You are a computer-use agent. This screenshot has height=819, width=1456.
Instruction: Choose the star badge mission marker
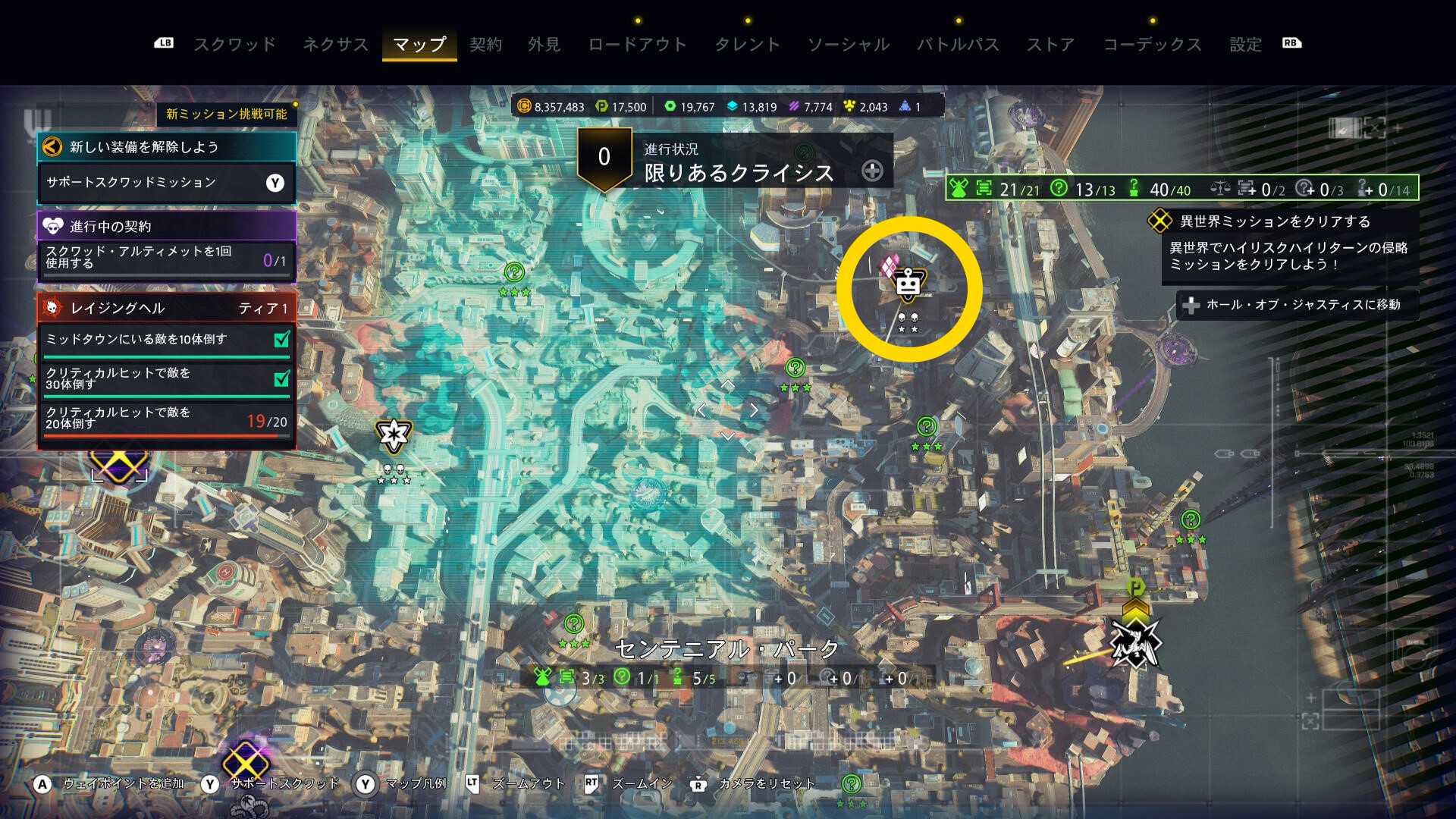click(x=394, y=435)
